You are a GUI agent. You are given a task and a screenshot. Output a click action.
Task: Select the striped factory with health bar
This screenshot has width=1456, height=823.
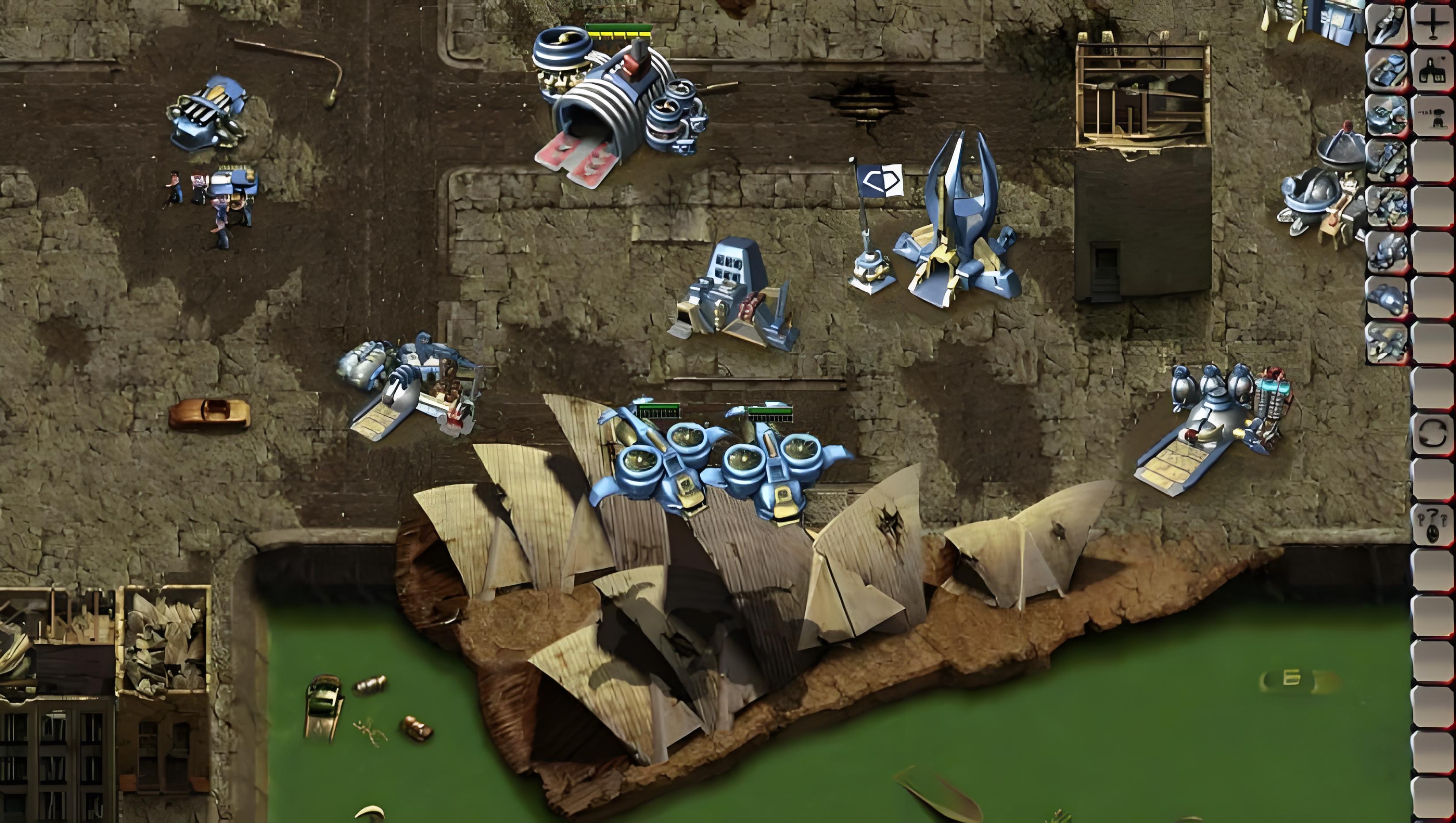pyautogui.click(x=619, y=105)
